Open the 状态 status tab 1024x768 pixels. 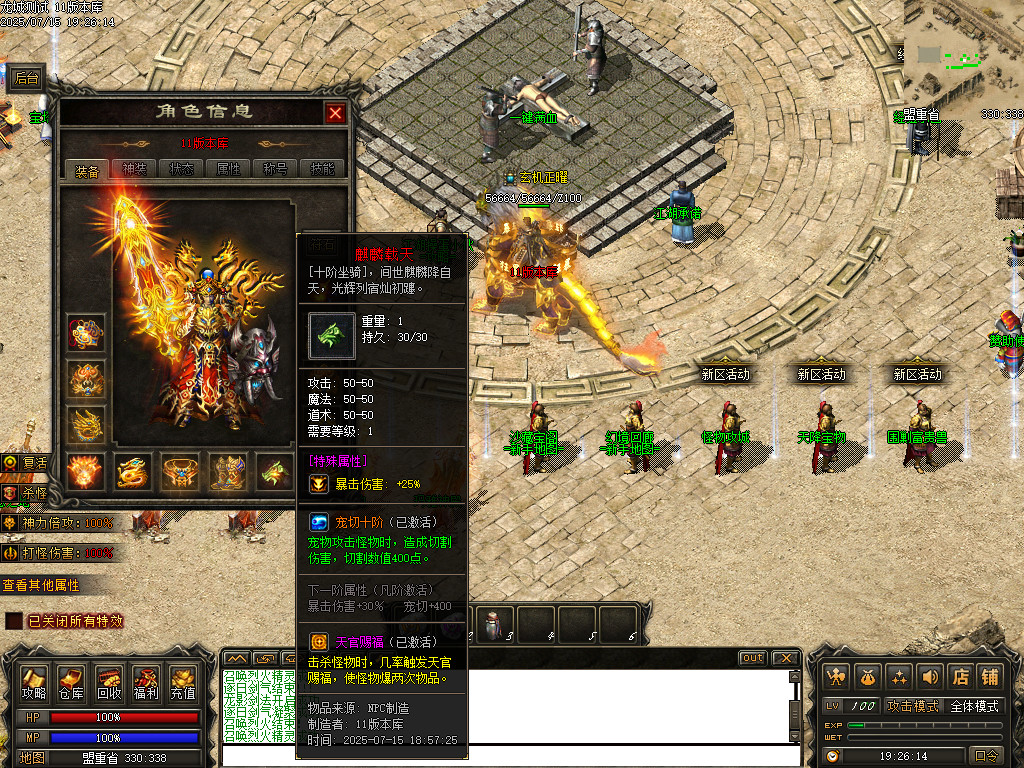pyautogui.click(x=182, y=169)
